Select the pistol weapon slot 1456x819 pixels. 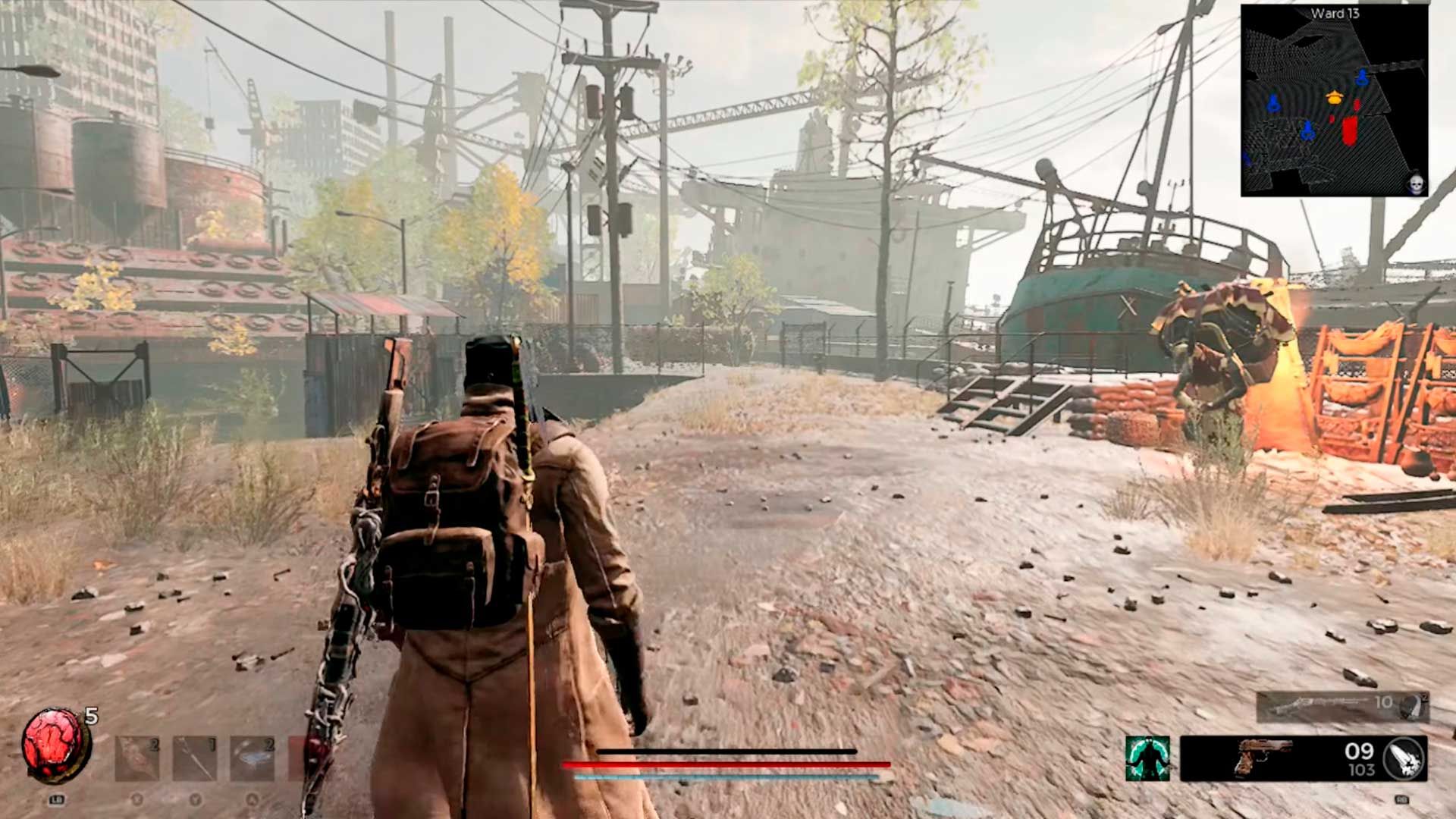pos(1263,758)
